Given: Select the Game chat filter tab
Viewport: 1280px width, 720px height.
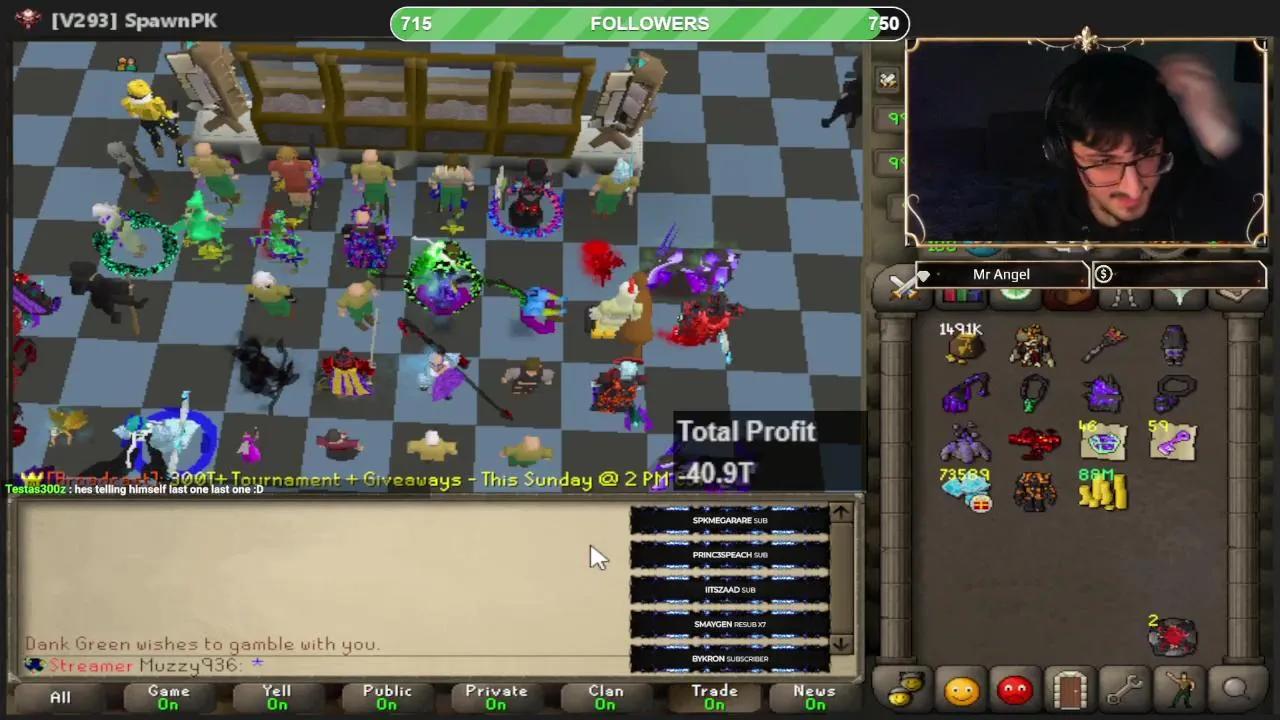Looking at the screenshot, I should [x=167, y=697].
